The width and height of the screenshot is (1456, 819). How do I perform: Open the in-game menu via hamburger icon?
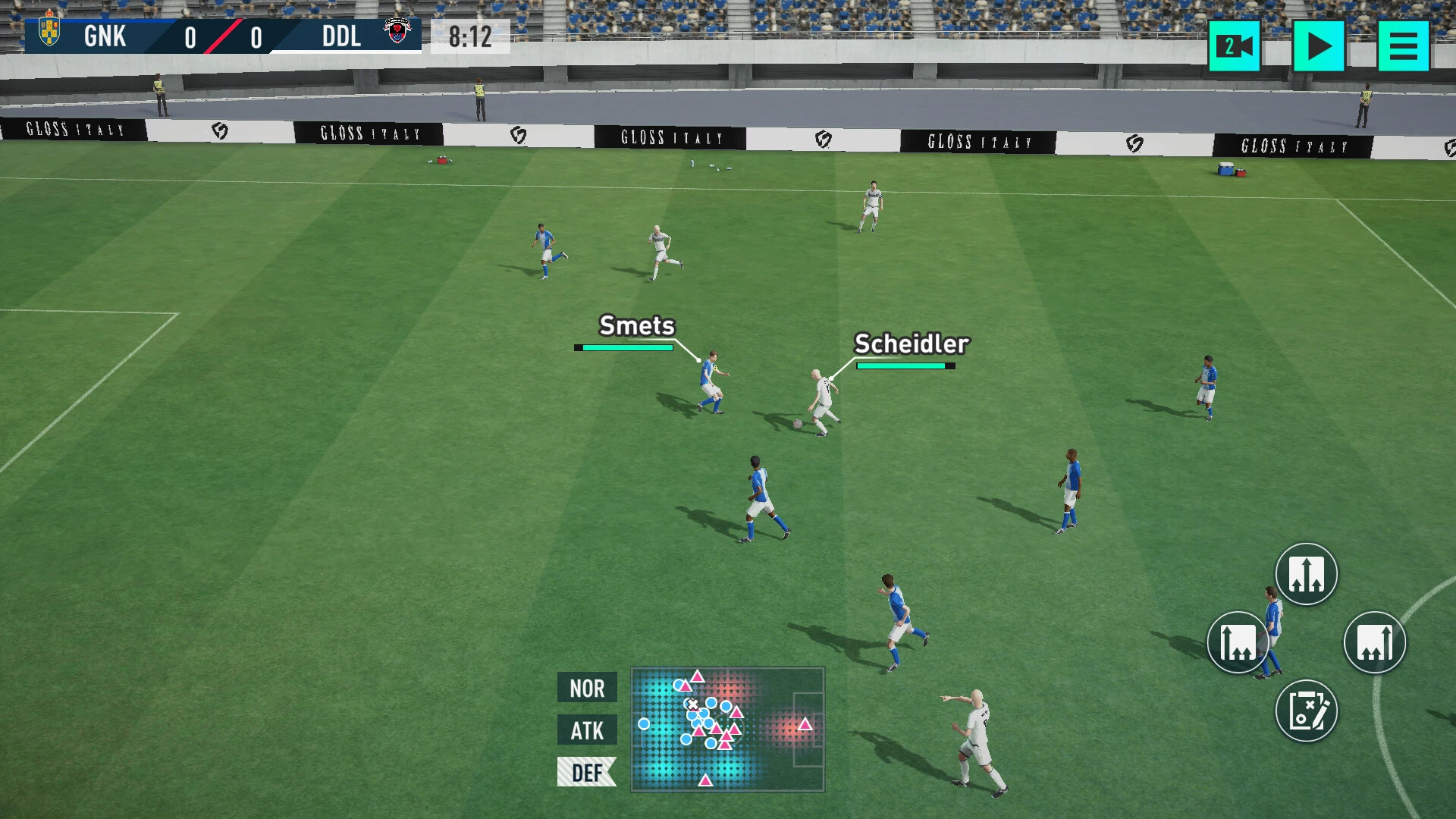tap(1405, 46)
